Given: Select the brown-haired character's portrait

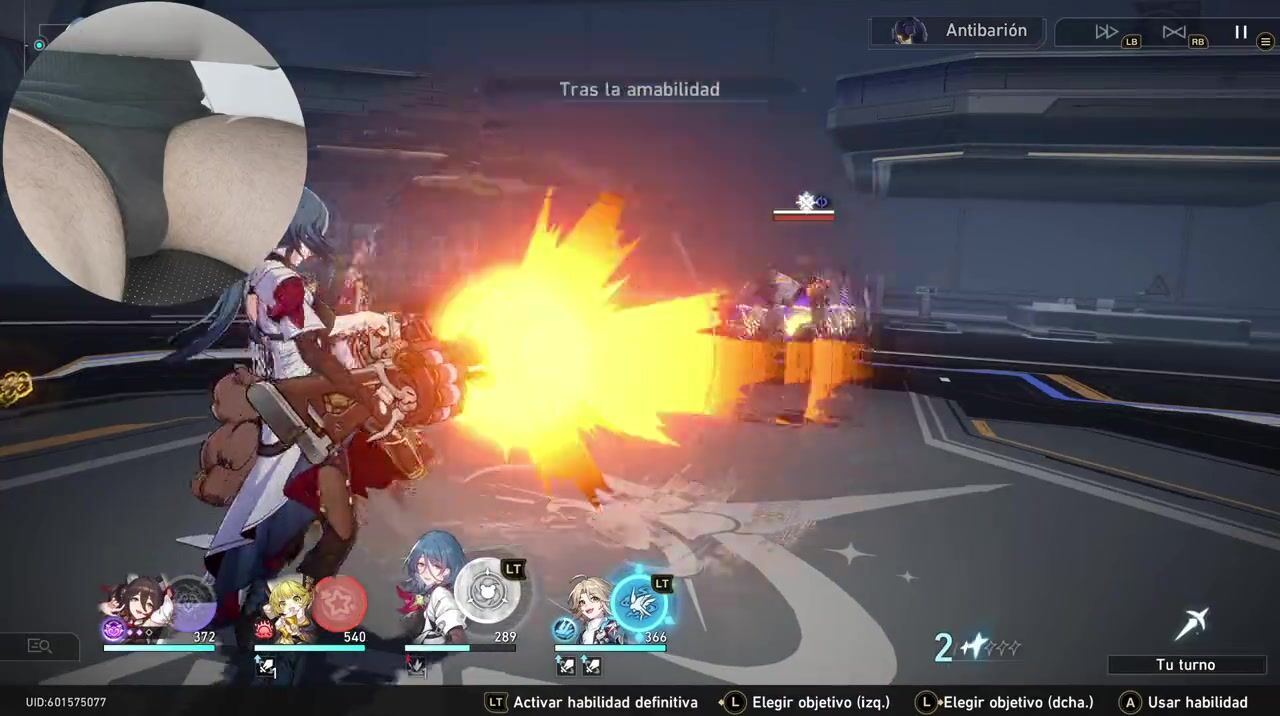Looking at the screenshot, I should pos(138,605).
